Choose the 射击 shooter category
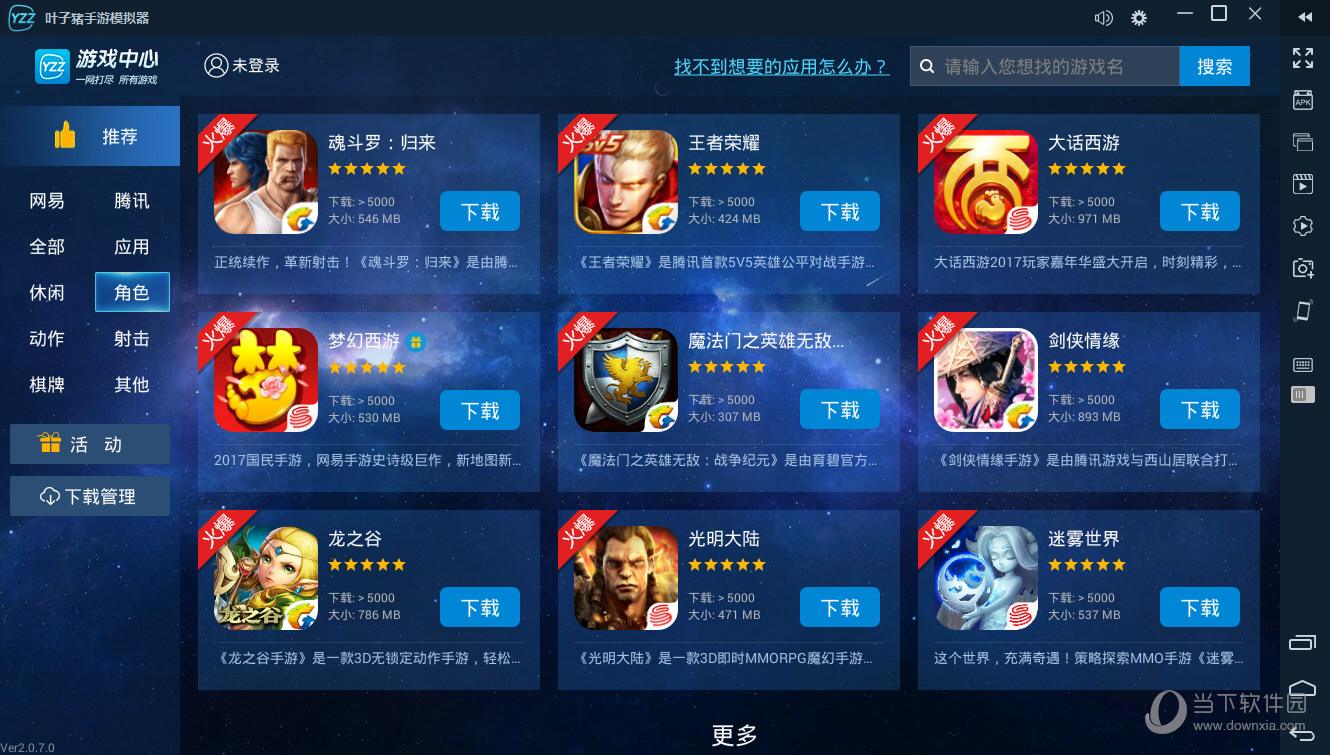This screenshot has height=755, width=1330. 132,339
